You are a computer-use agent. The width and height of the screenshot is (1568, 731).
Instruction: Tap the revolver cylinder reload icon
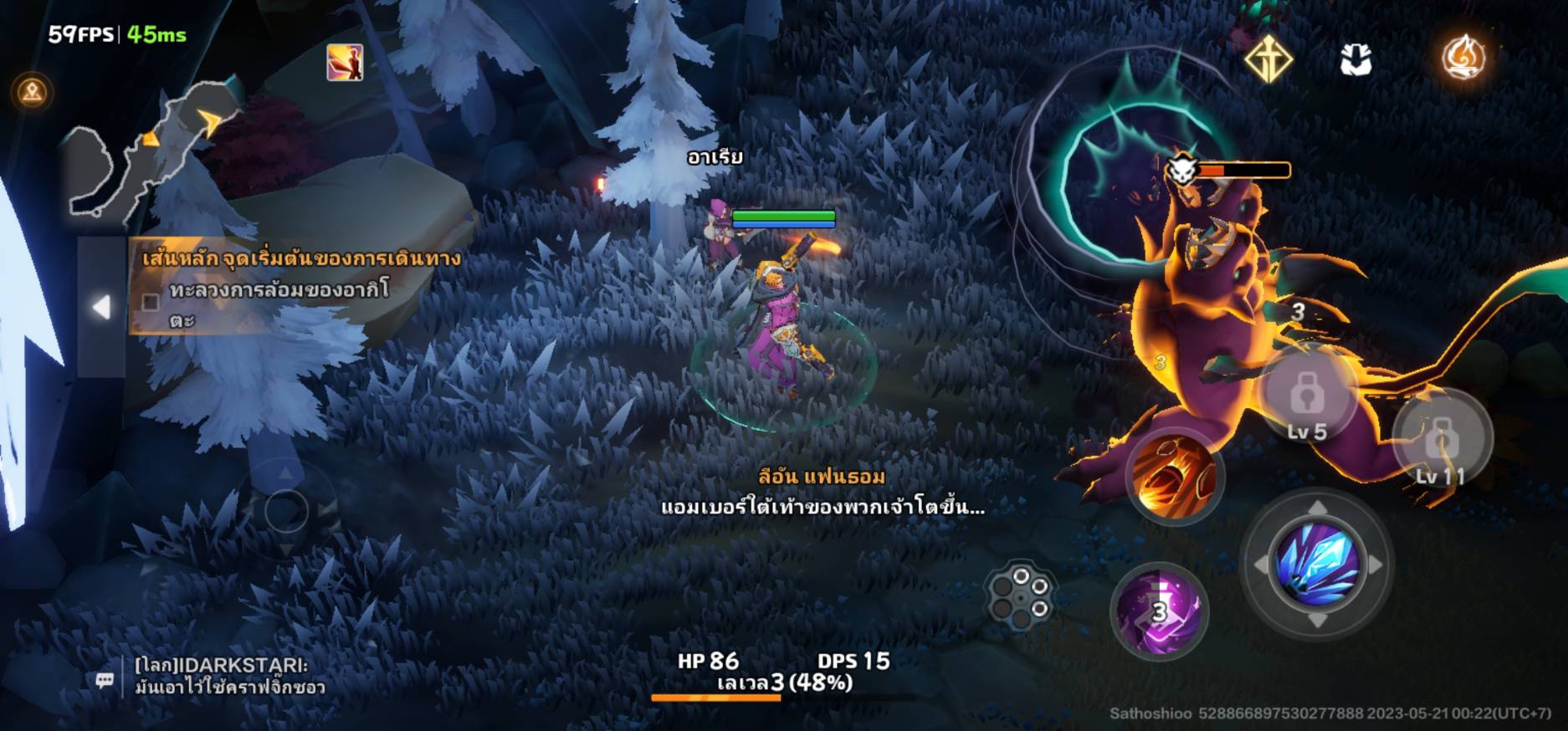[x=1021, y=594]
